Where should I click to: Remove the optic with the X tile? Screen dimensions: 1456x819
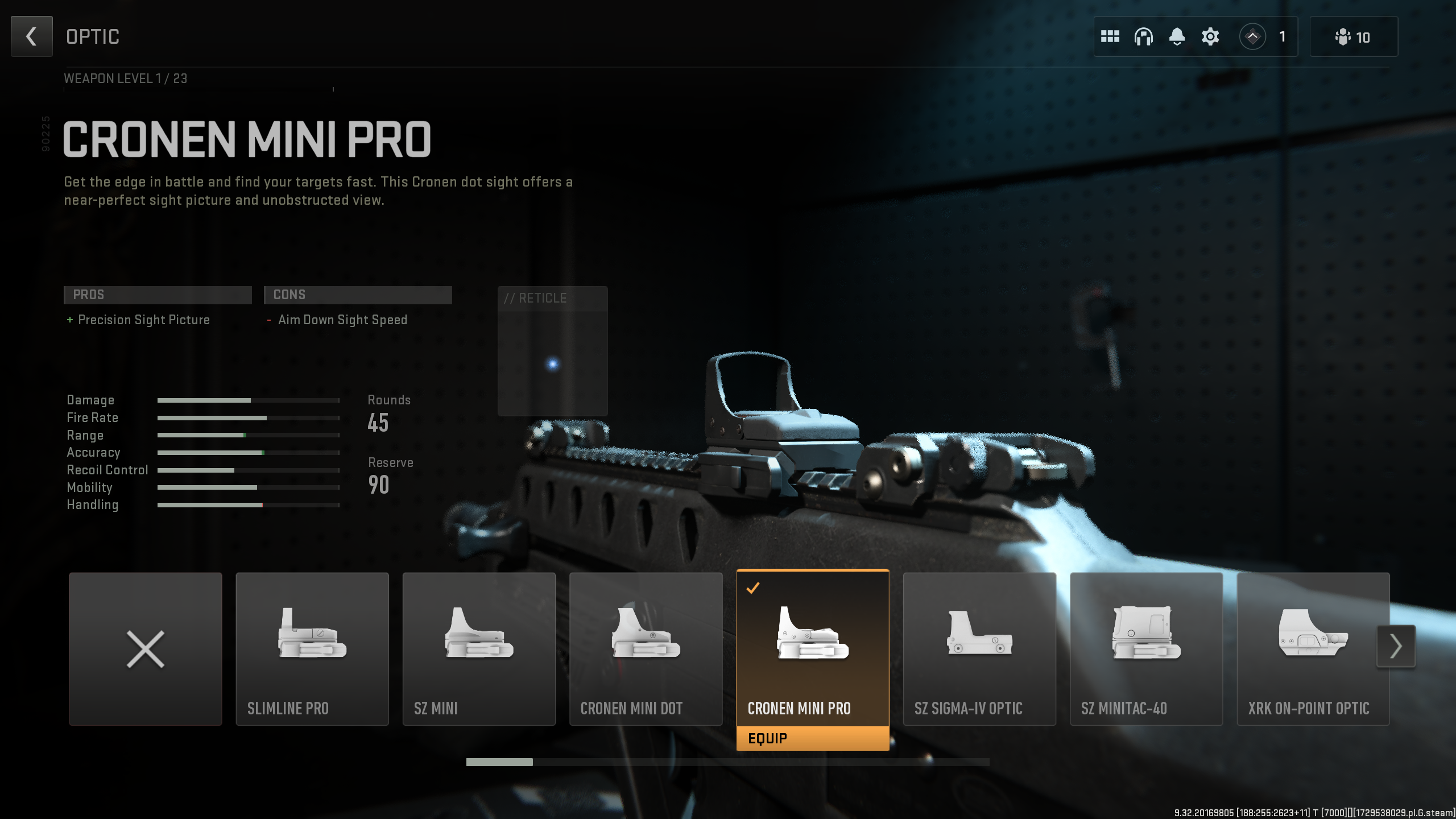click(146, 648)
